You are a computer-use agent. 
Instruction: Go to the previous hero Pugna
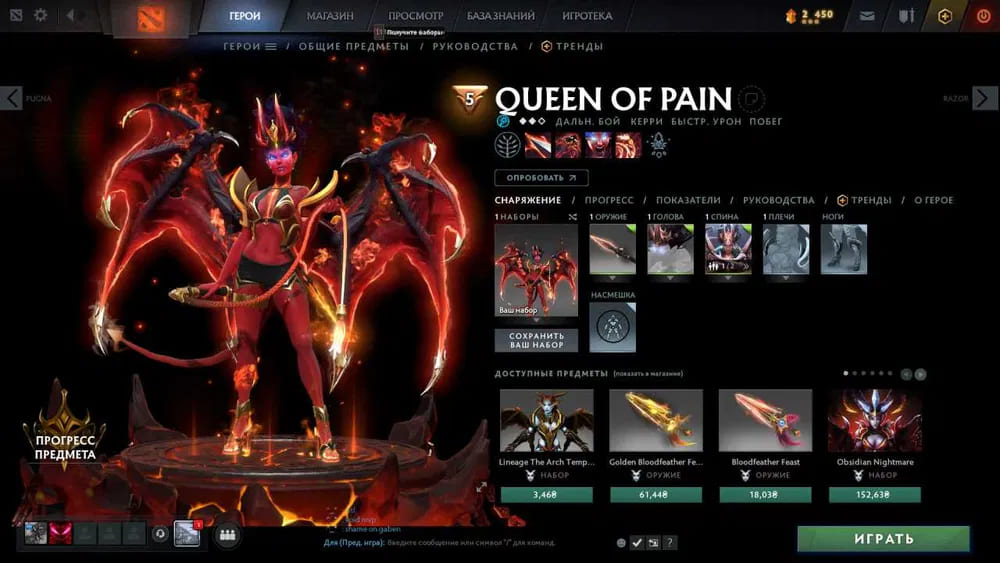click(x=12, y=98)
